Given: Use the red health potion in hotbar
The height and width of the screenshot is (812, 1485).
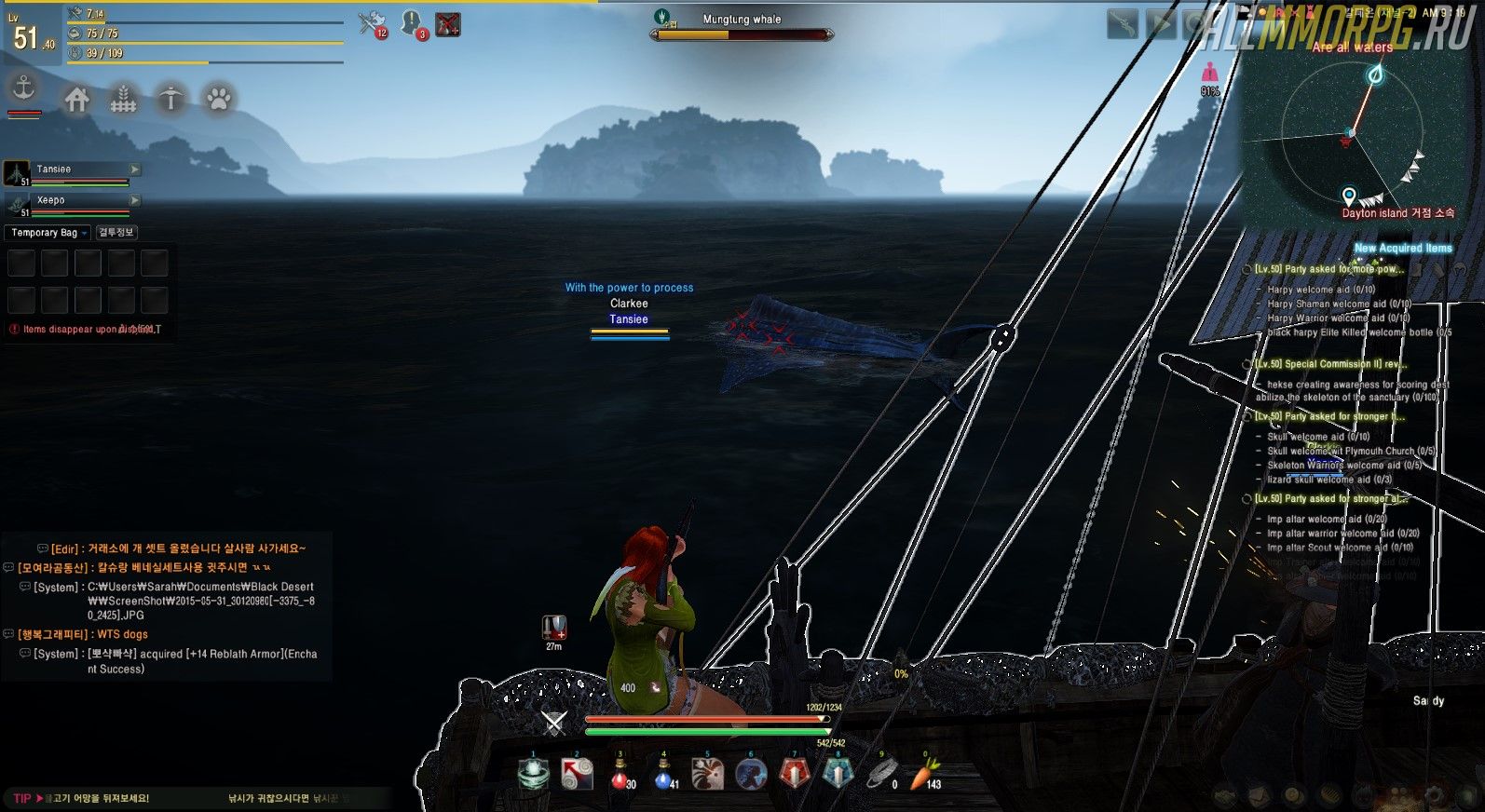Looking at the screenshot, I should (620, 774).
